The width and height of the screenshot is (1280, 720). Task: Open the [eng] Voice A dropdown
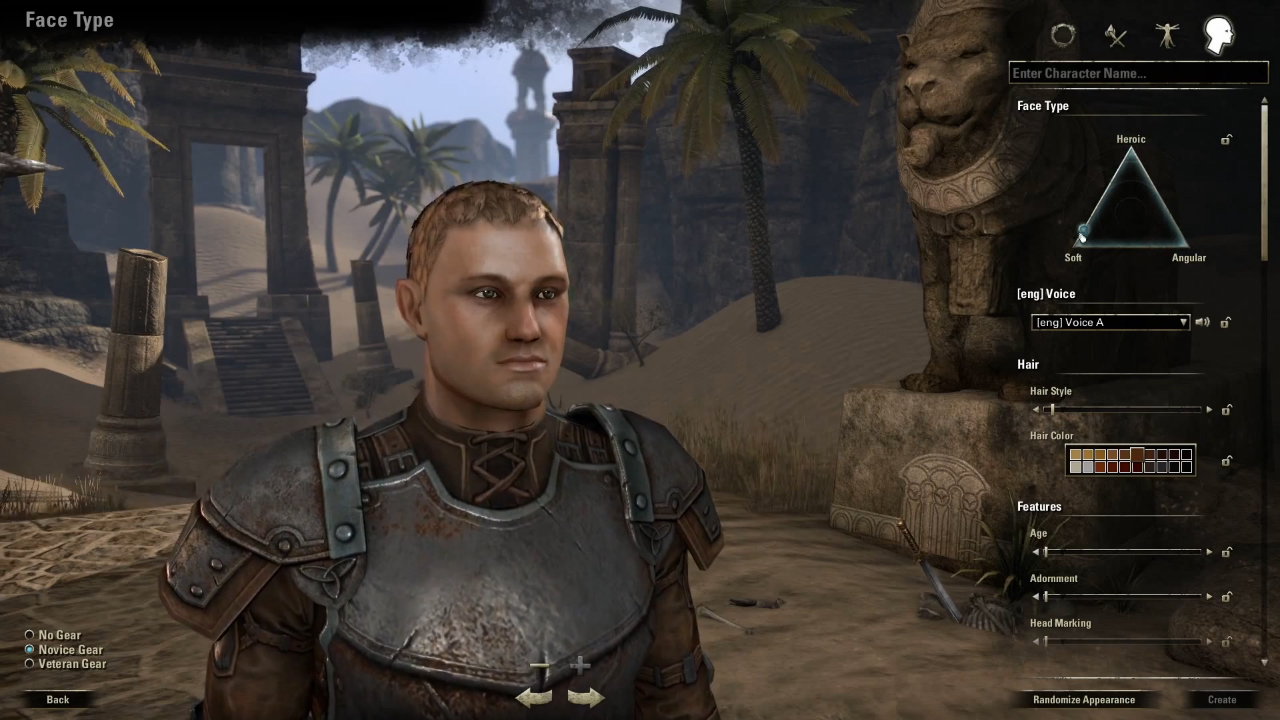click(x=1110, y=322)
